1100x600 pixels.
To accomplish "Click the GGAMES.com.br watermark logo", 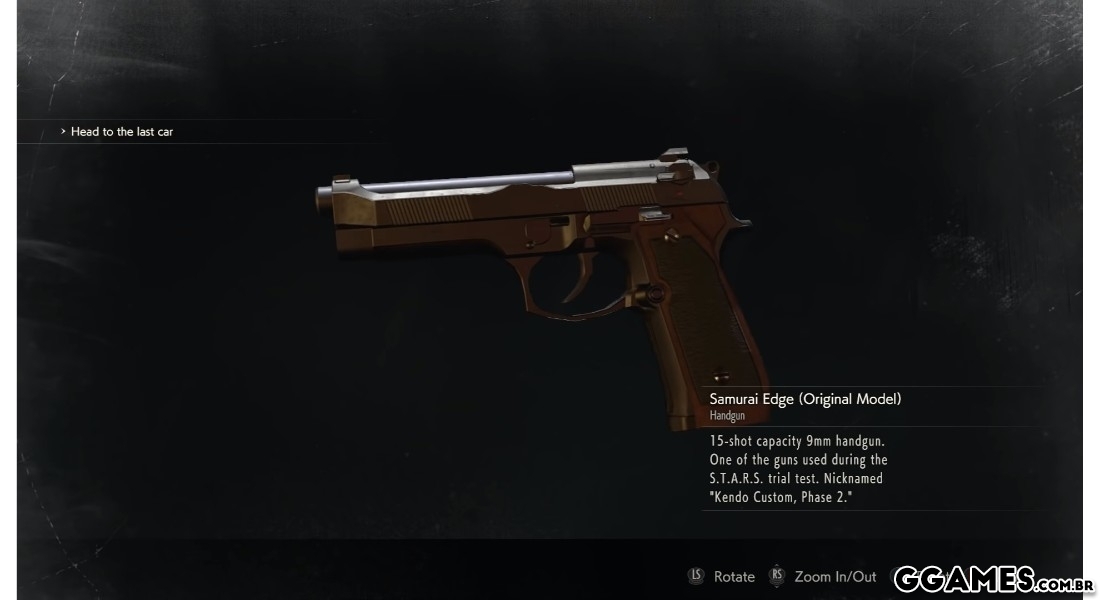I will point(992,579).
